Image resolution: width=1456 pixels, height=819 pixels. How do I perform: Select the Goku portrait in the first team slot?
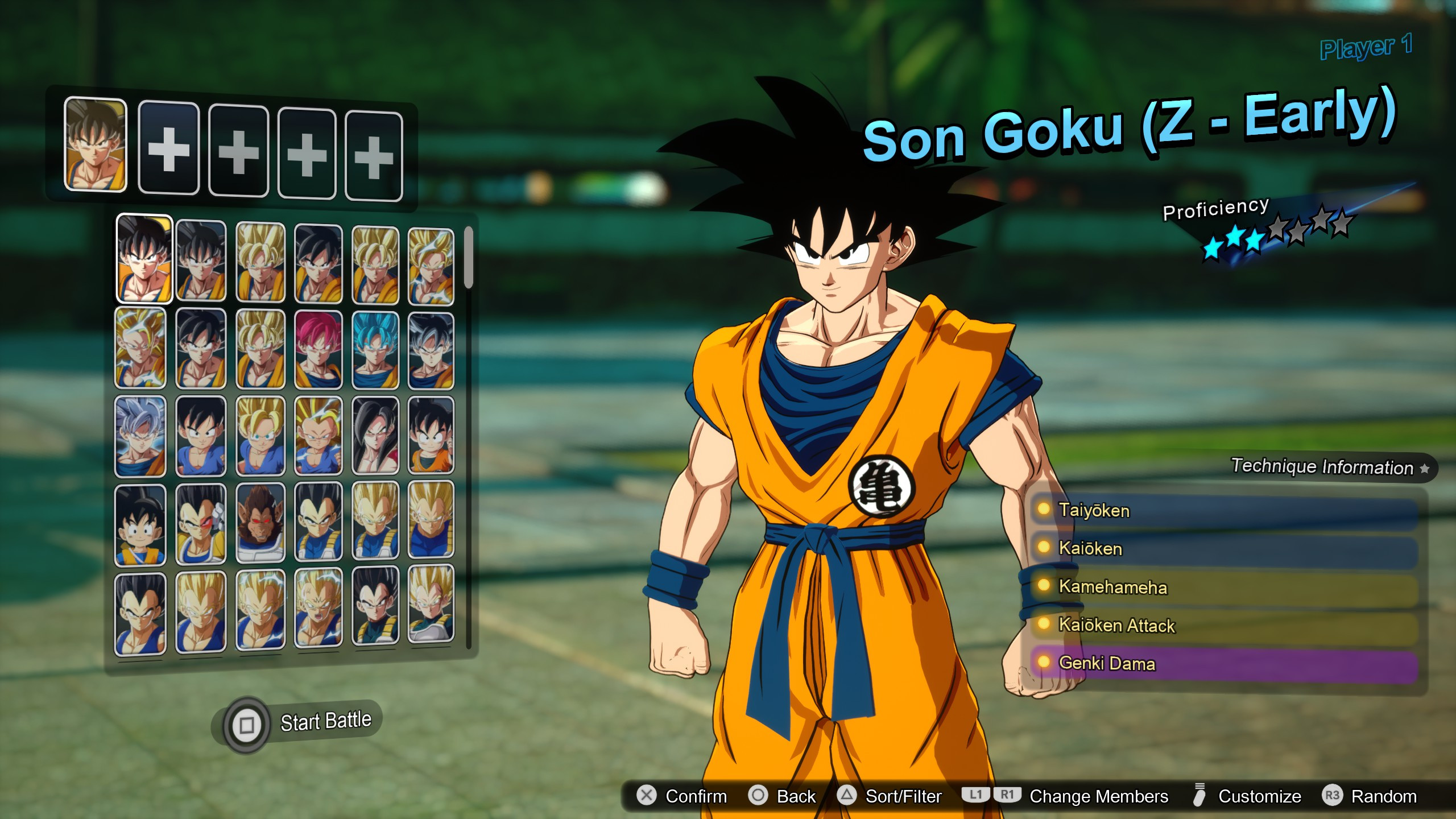pos(96,144)
